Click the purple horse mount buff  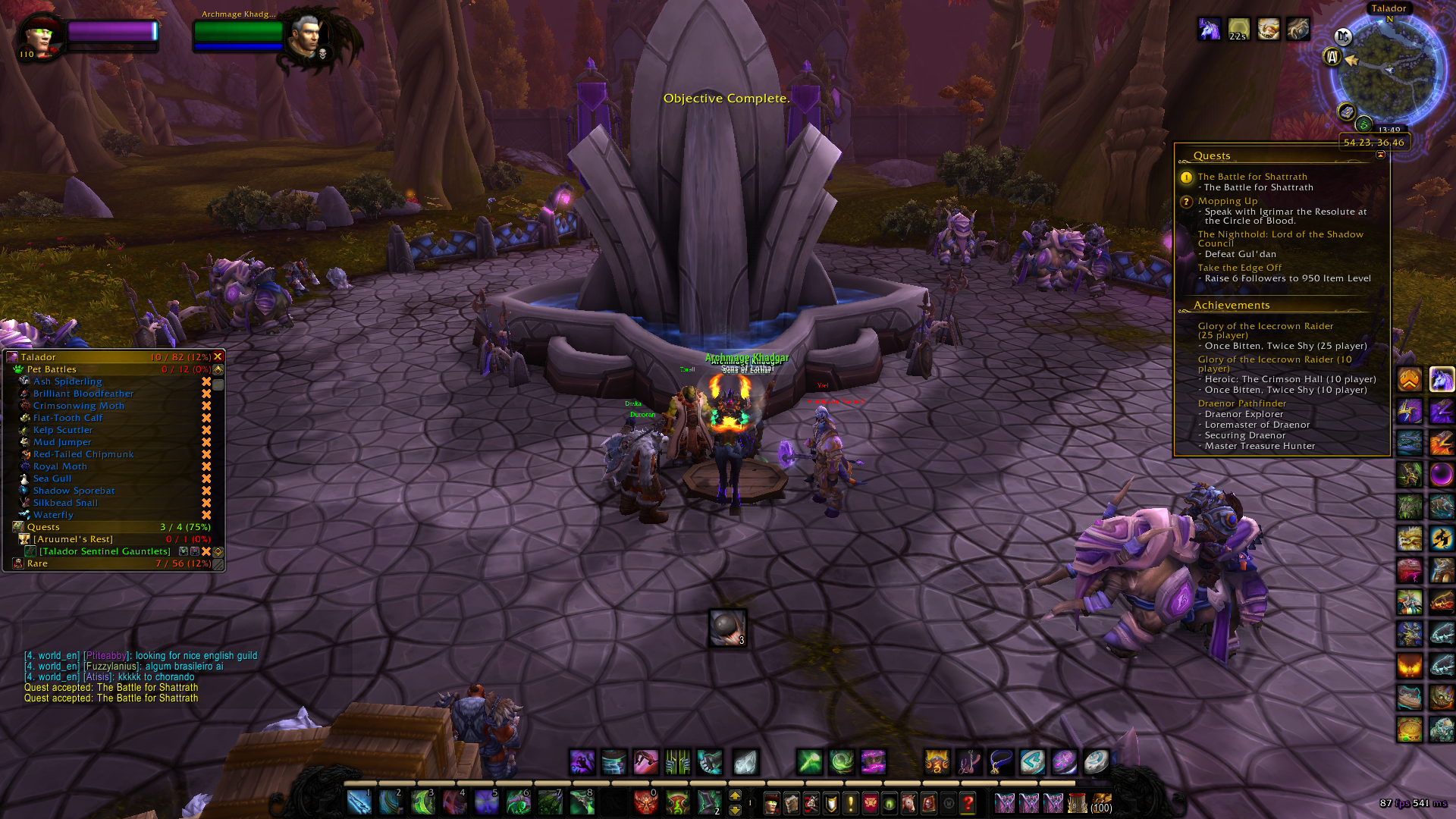pos(1209,29)
